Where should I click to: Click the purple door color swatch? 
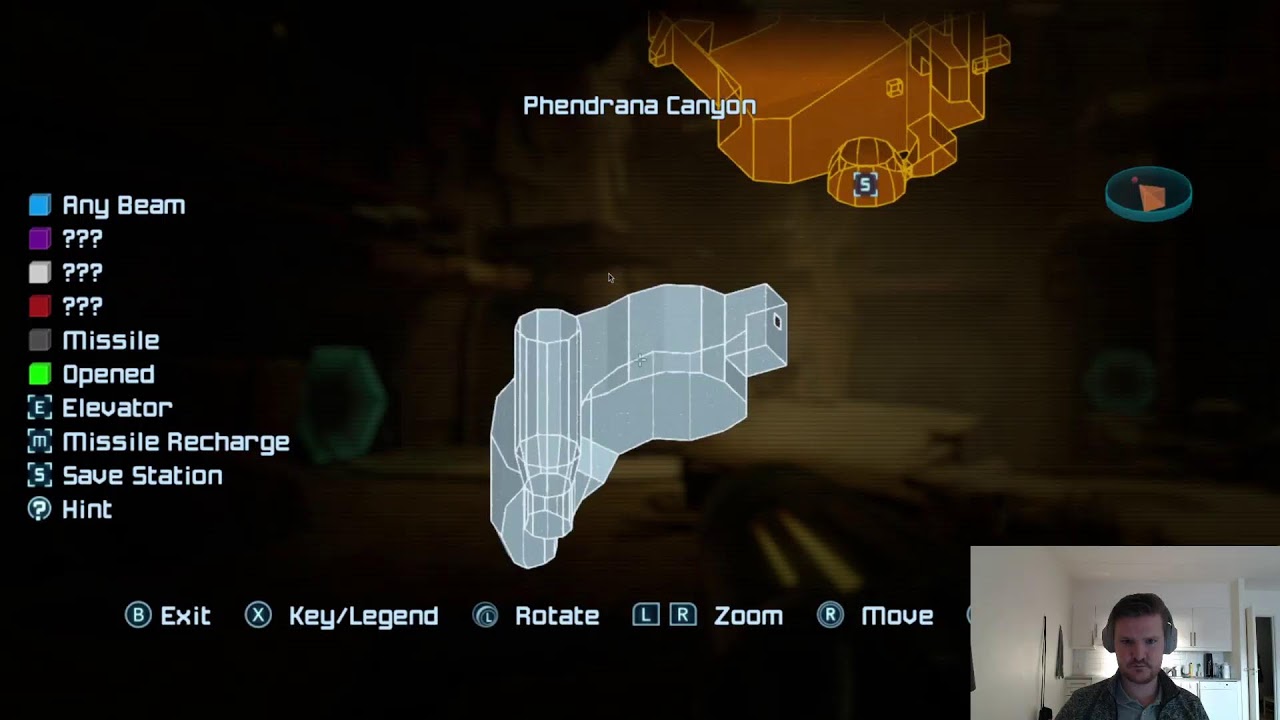[x=40, y=239]
